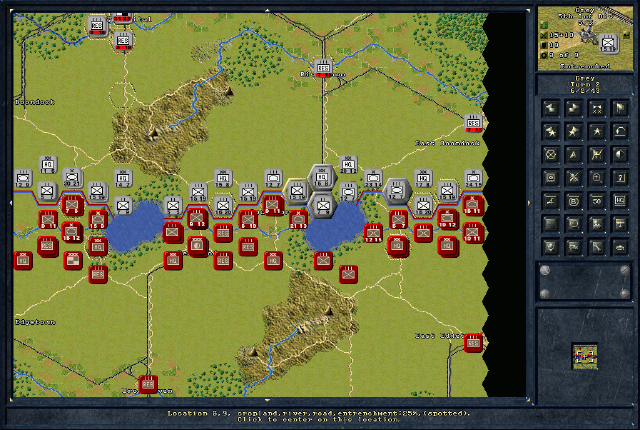Screen dimensions: 640x430
Task: Choose the button labeled 50
Action: 596,200
